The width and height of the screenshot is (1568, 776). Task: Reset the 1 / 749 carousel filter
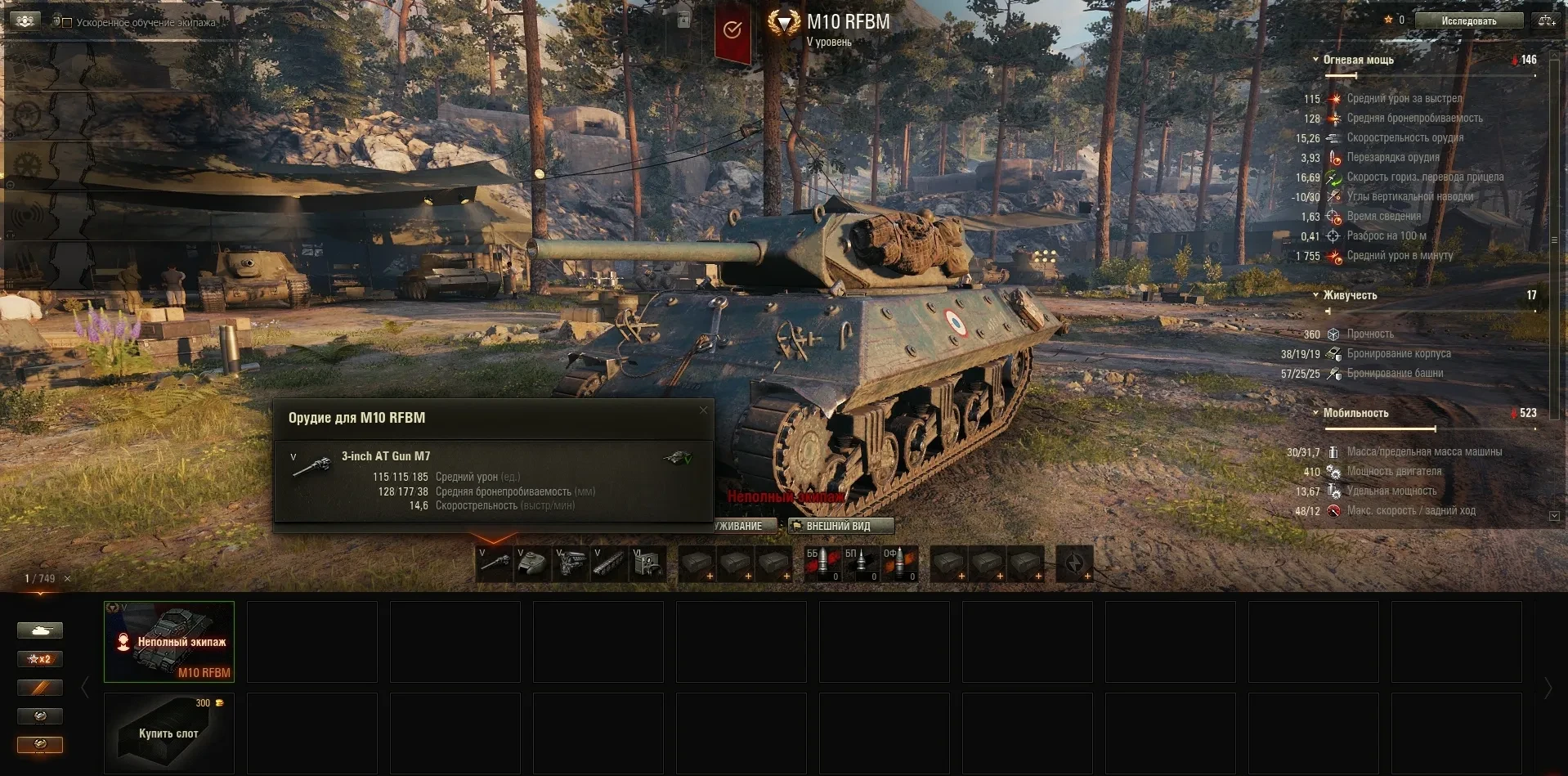[67, 579]
